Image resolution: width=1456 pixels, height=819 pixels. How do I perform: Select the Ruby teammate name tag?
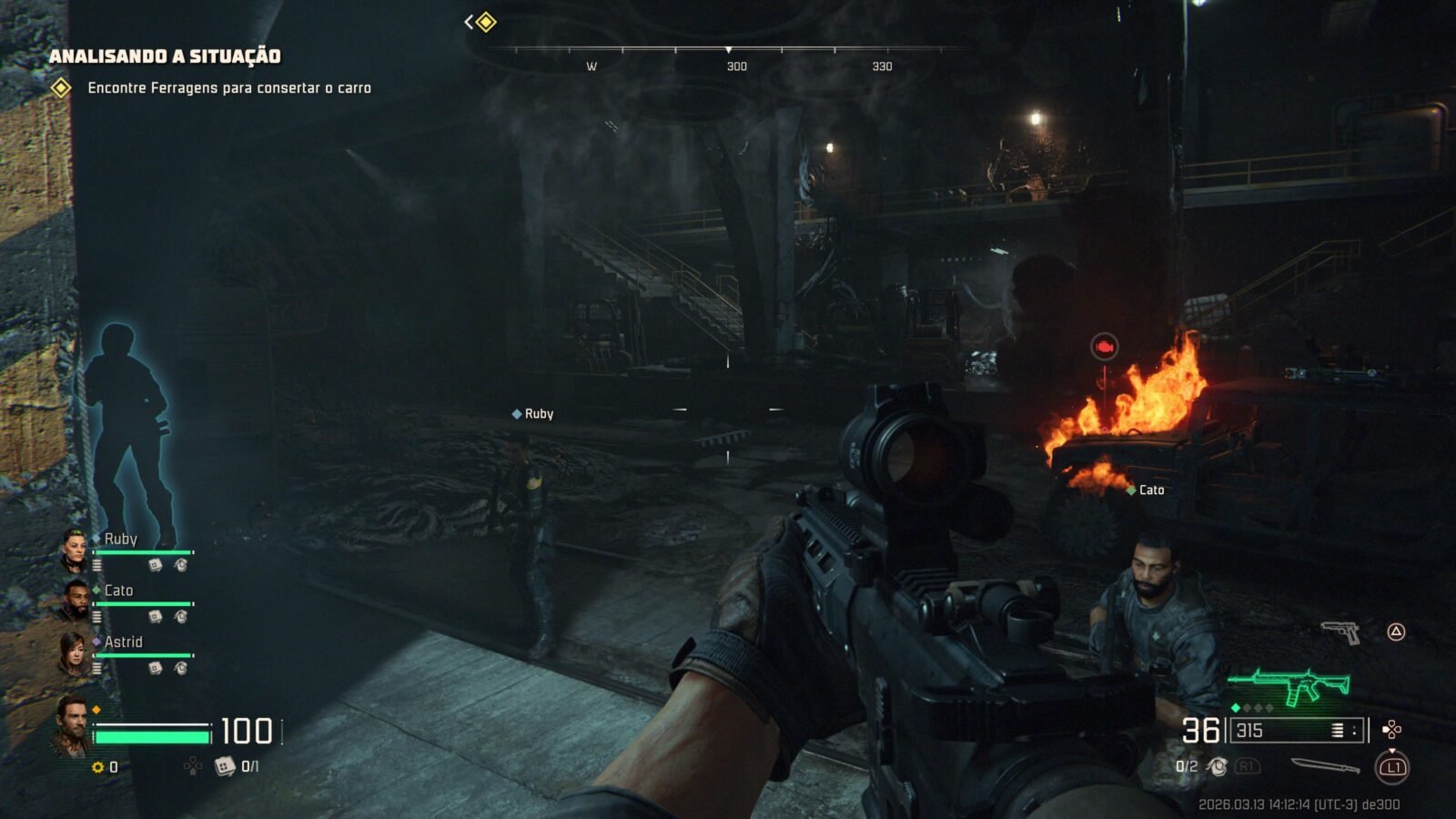pyautogui.click(x=533, y=414)
